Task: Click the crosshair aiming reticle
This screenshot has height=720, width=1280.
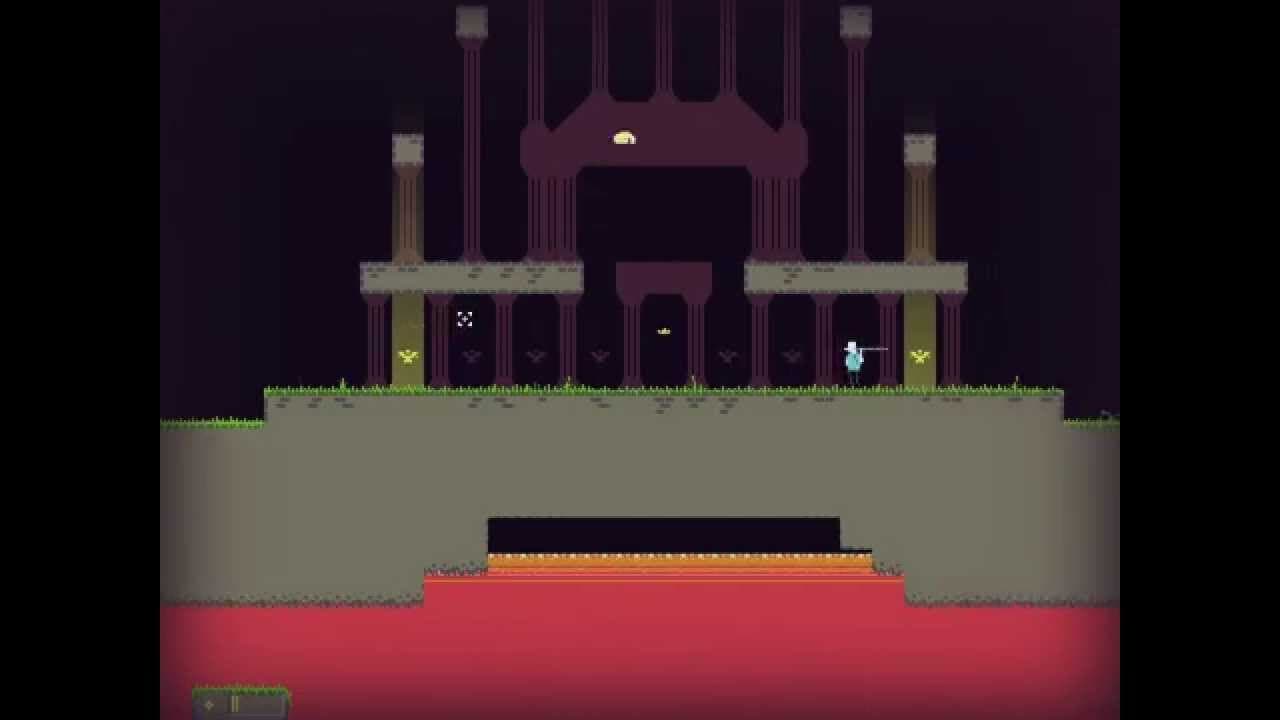Action: (x=463, y=320)
